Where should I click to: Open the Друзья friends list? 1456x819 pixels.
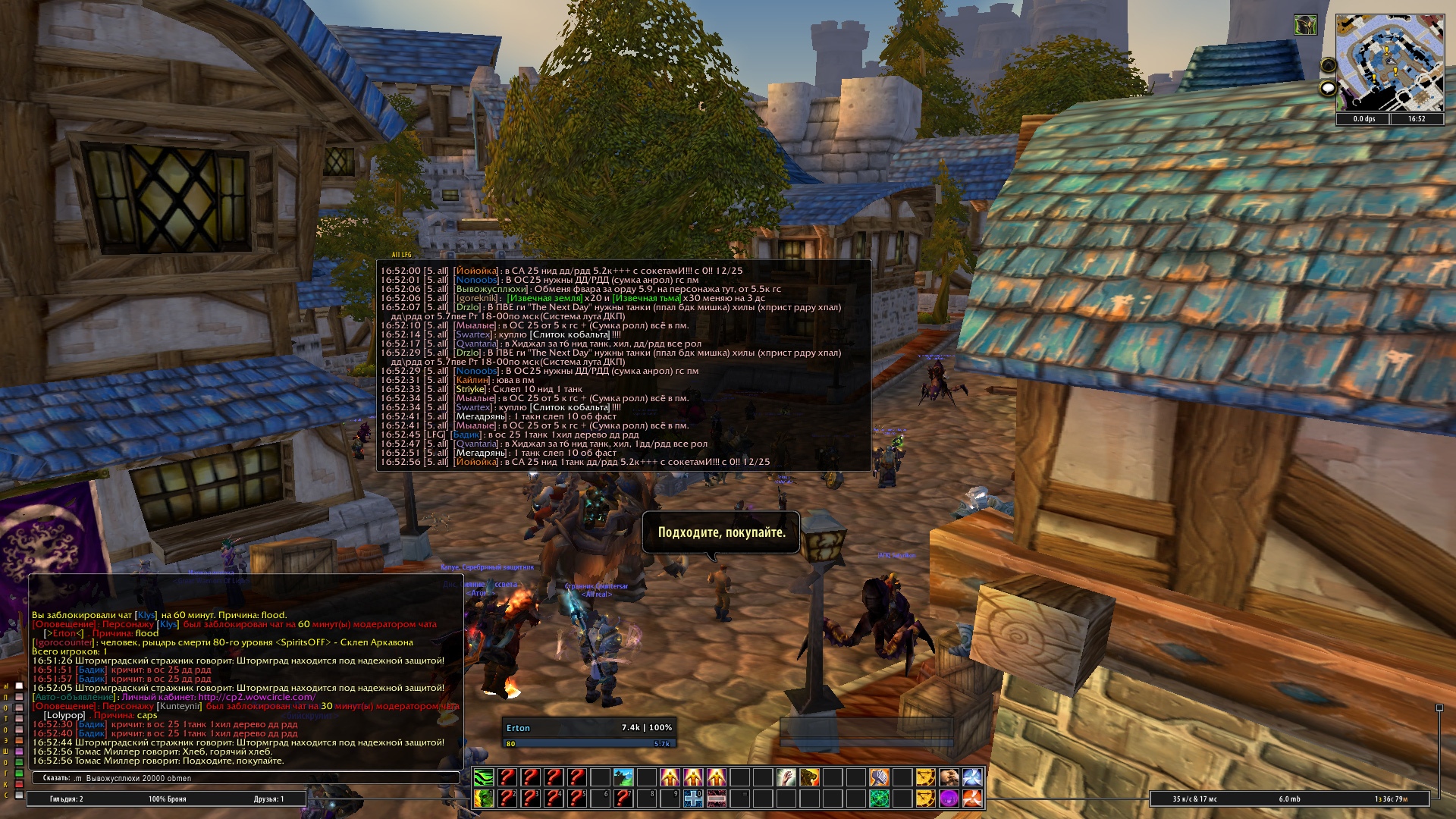point(268,799)
